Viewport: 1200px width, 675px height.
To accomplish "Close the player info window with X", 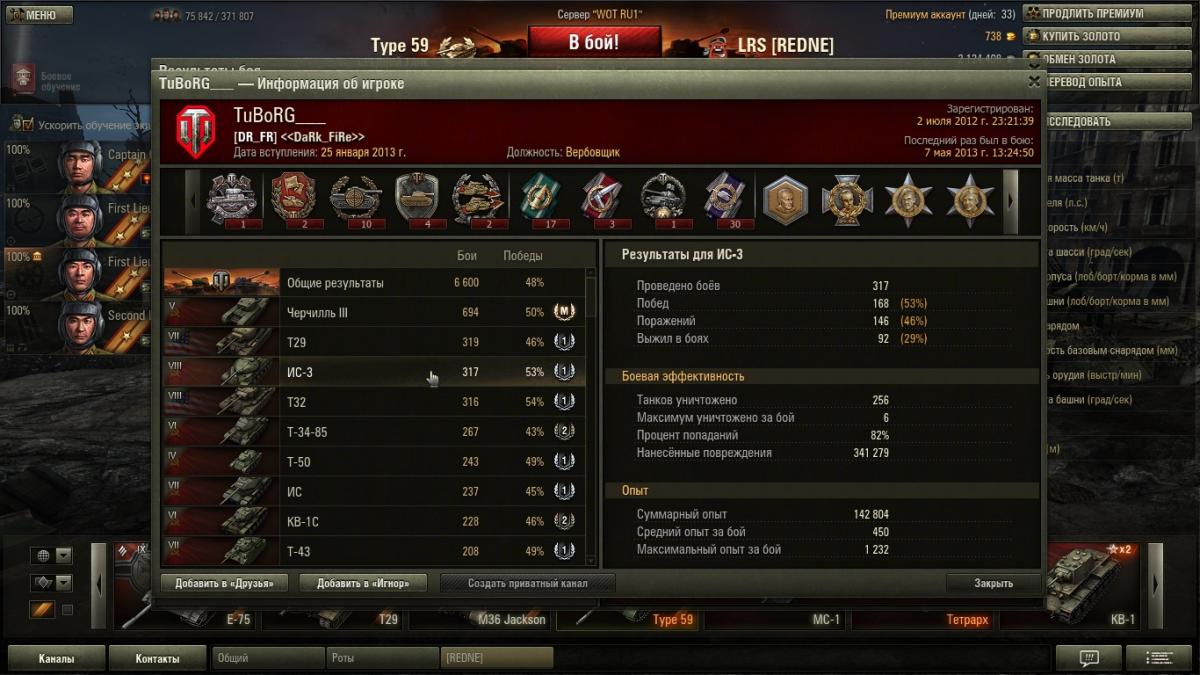I will 1034,82.
